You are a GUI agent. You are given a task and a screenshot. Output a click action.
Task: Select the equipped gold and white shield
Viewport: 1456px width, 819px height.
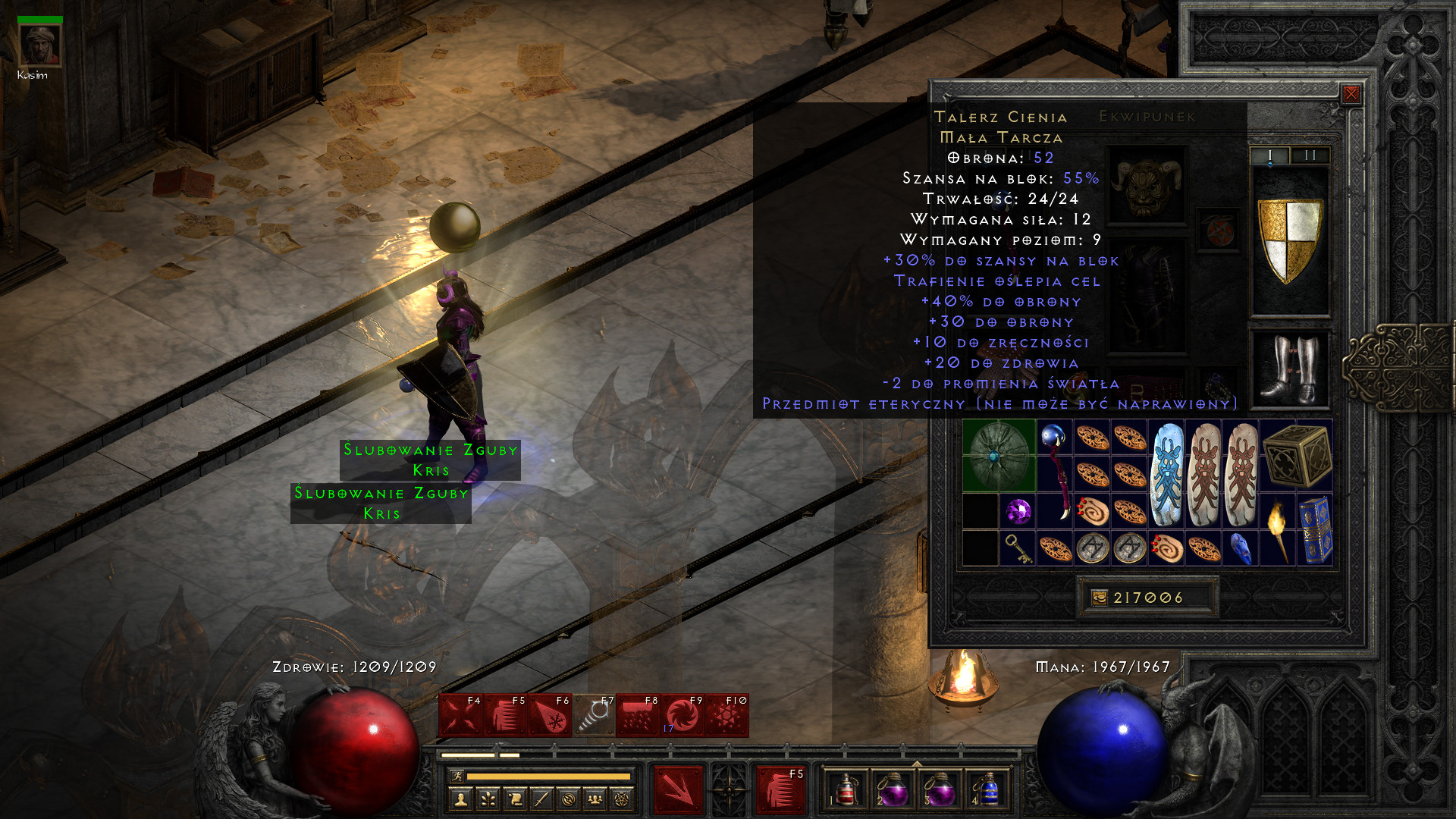(x=1289, y=240)
